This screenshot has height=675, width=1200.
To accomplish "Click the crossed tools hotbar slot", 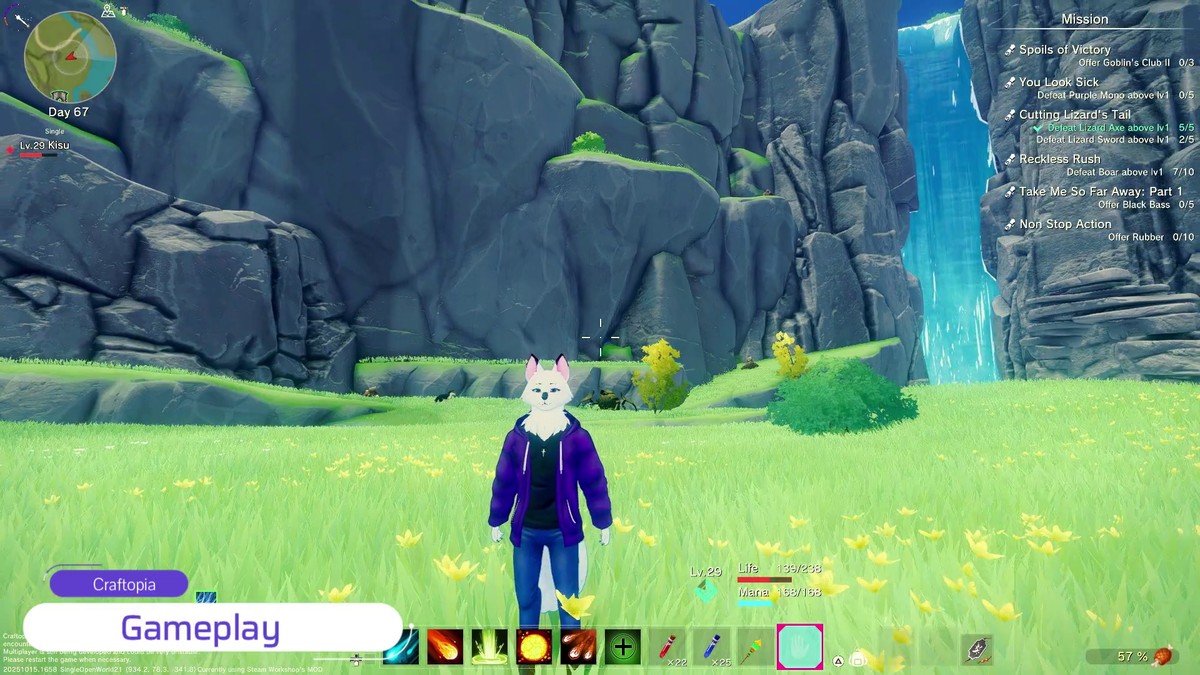I will pos(976,649).
